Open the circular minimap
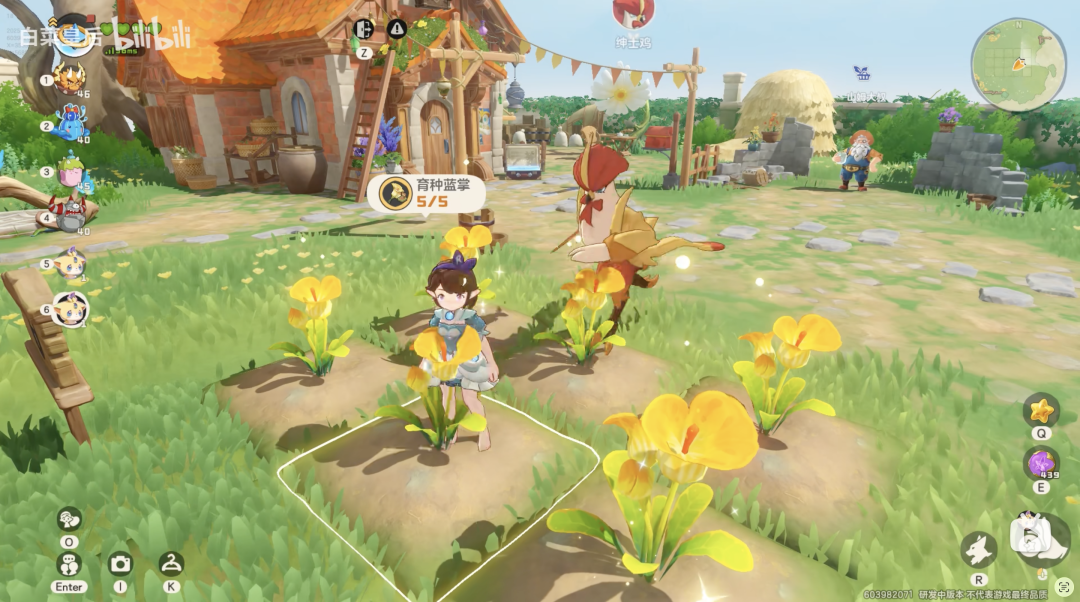 click(x=1018, y=65)
